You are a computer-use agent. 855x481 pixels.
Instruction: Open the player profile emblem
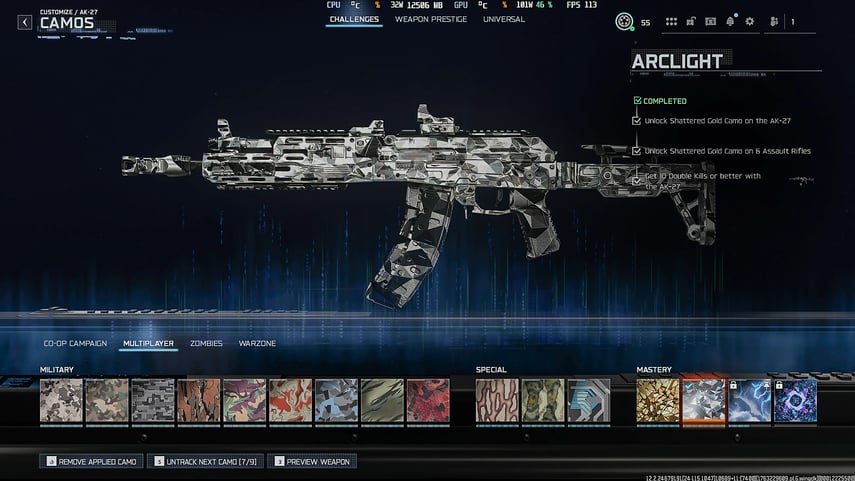pos(624,21)
